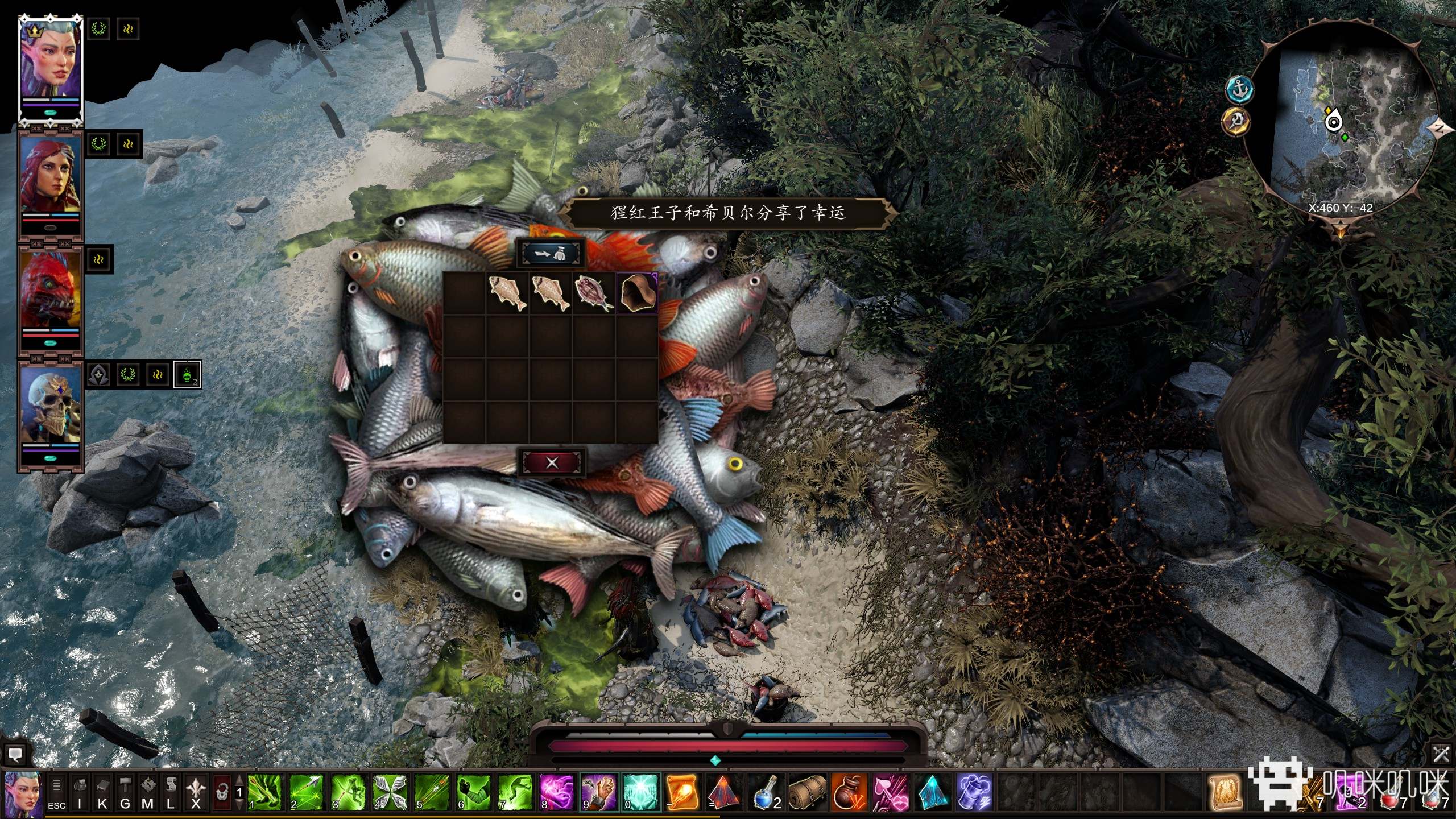Open the skills book button

[x=102, y=792]
